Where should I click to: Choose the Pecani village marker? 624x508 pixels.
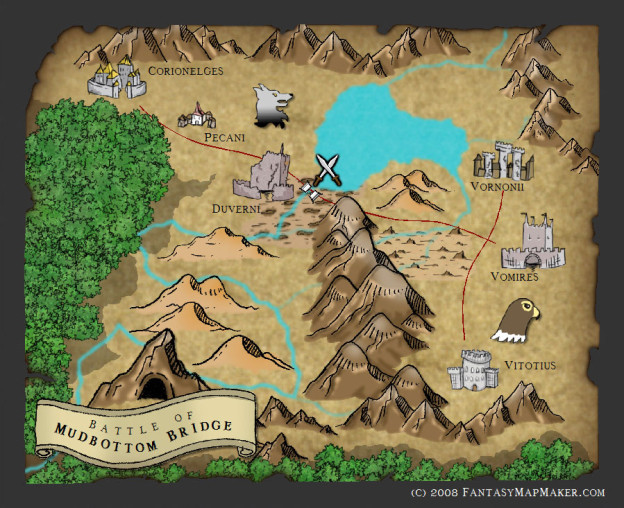click(x=197, y=116)
